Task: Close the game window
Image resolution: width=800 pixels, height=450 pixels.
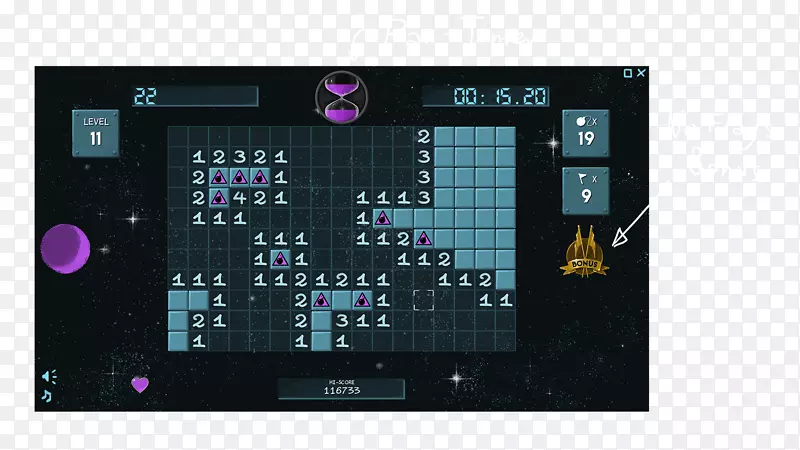Action: click(641, 73)
